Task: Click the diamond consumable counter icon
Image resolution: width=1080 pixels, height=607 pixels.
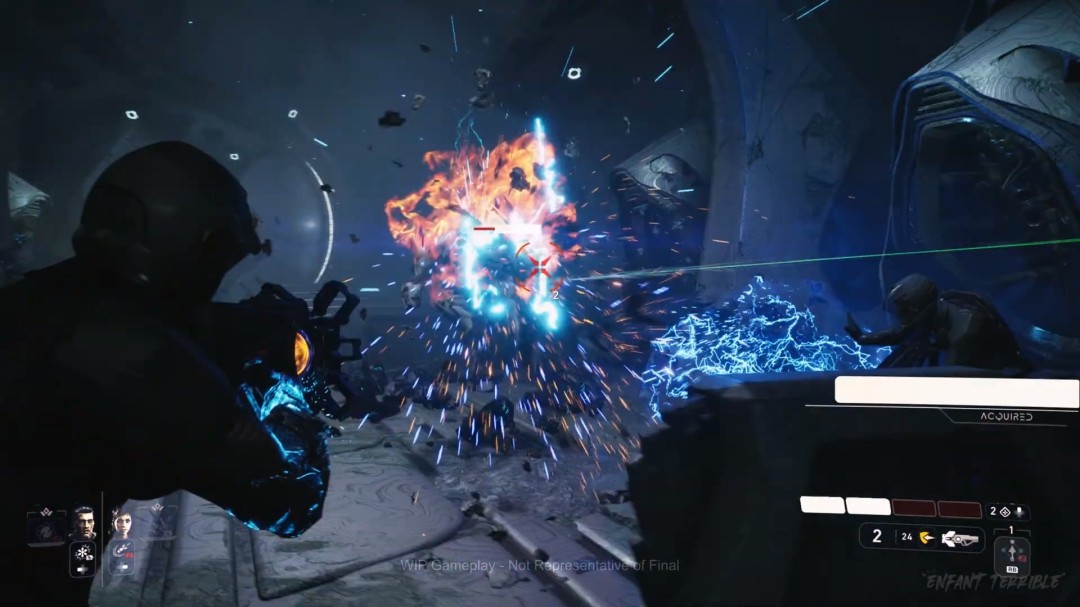Action: coord(1004,511)
